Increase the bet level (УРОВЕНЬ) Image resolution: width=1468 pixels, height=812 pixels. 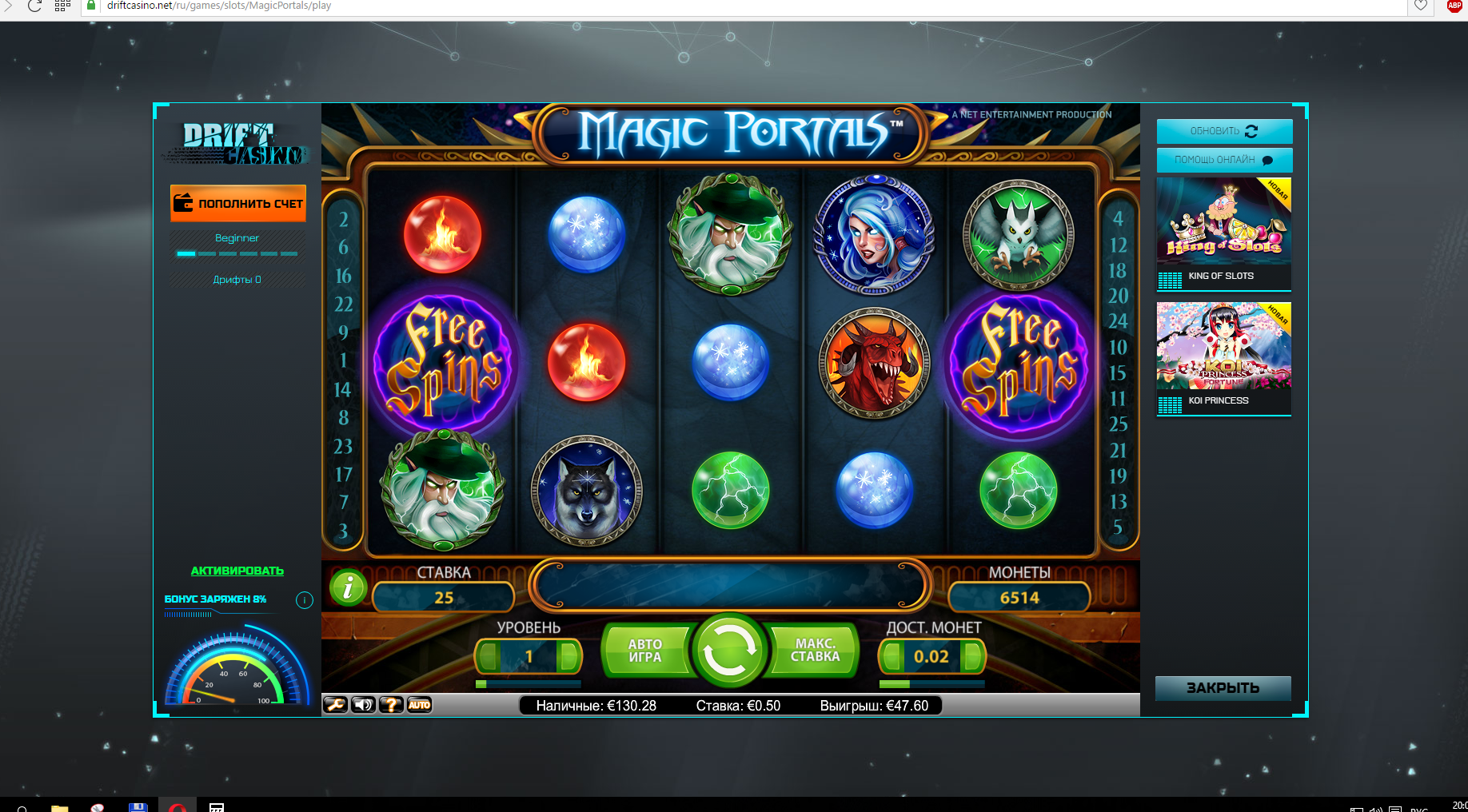tap(568, 657)
